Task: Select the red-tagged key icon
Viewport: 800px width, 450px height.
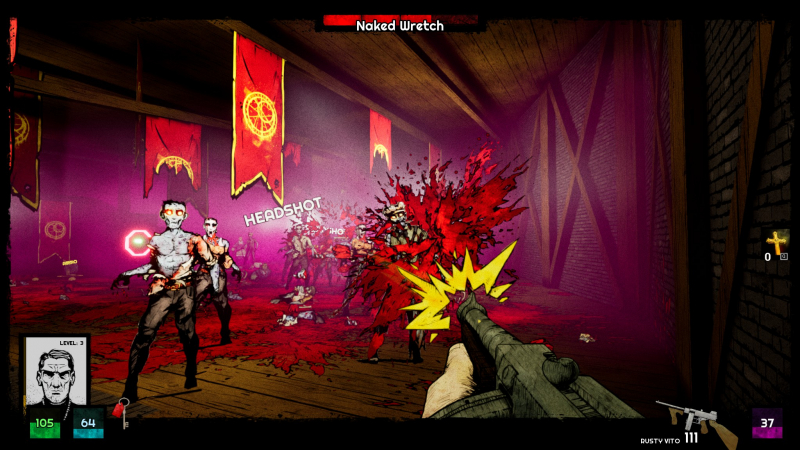Action: (x=121, y=410)
